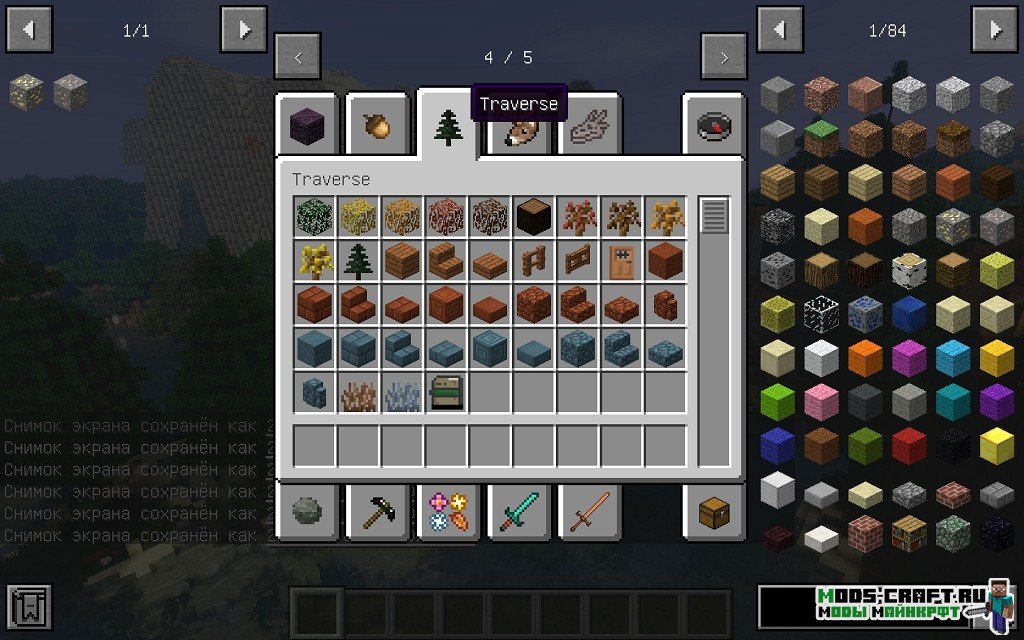
Task: Go to the next creative tab page
Action: click(x=724, y=57)
